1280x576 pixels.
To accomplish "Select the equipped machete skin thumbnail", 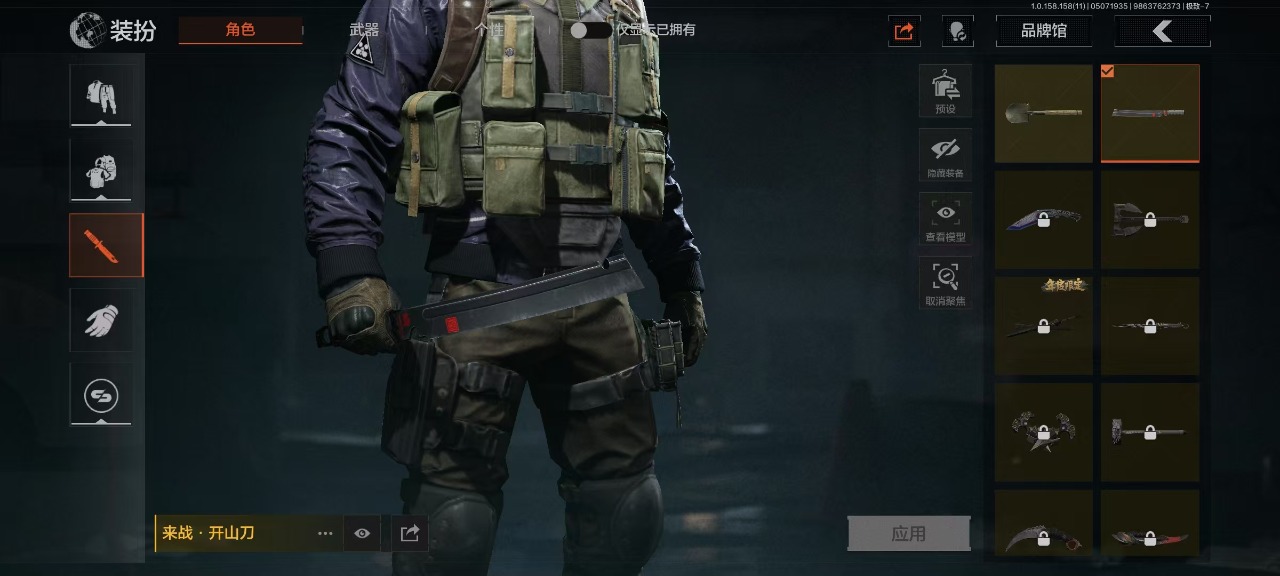I will pos(1150,113).
